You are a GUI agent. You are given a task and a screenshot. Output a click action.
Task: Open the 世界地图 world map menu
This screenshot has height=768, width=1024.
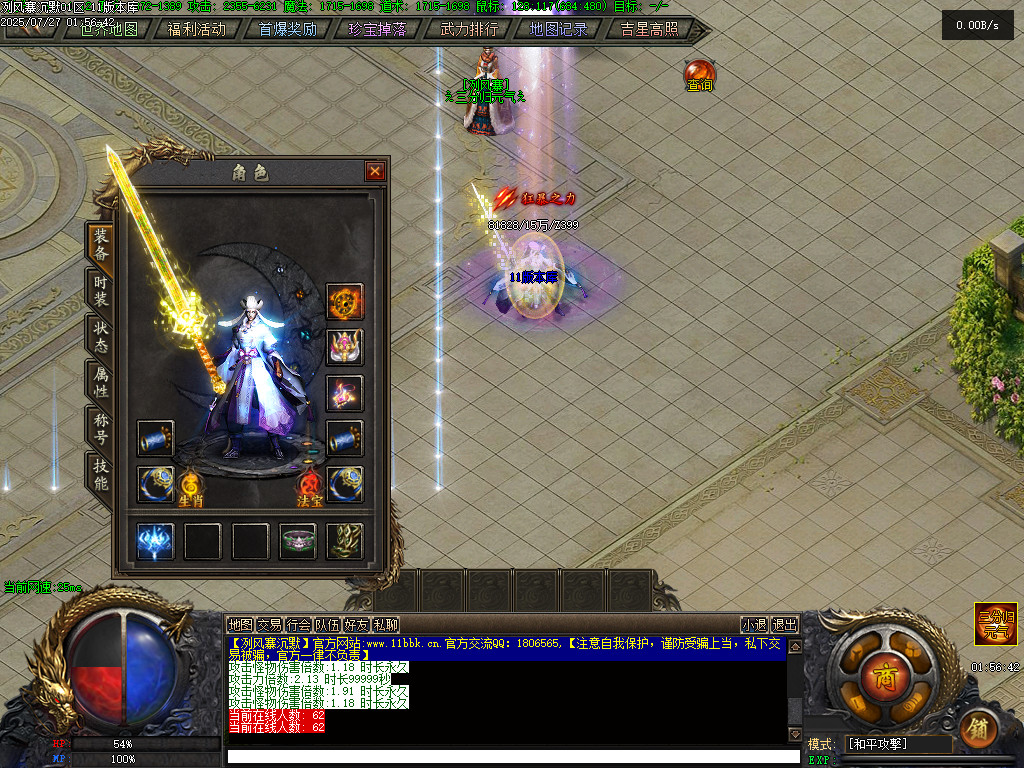pyautogui.click(x=109, y=29)
